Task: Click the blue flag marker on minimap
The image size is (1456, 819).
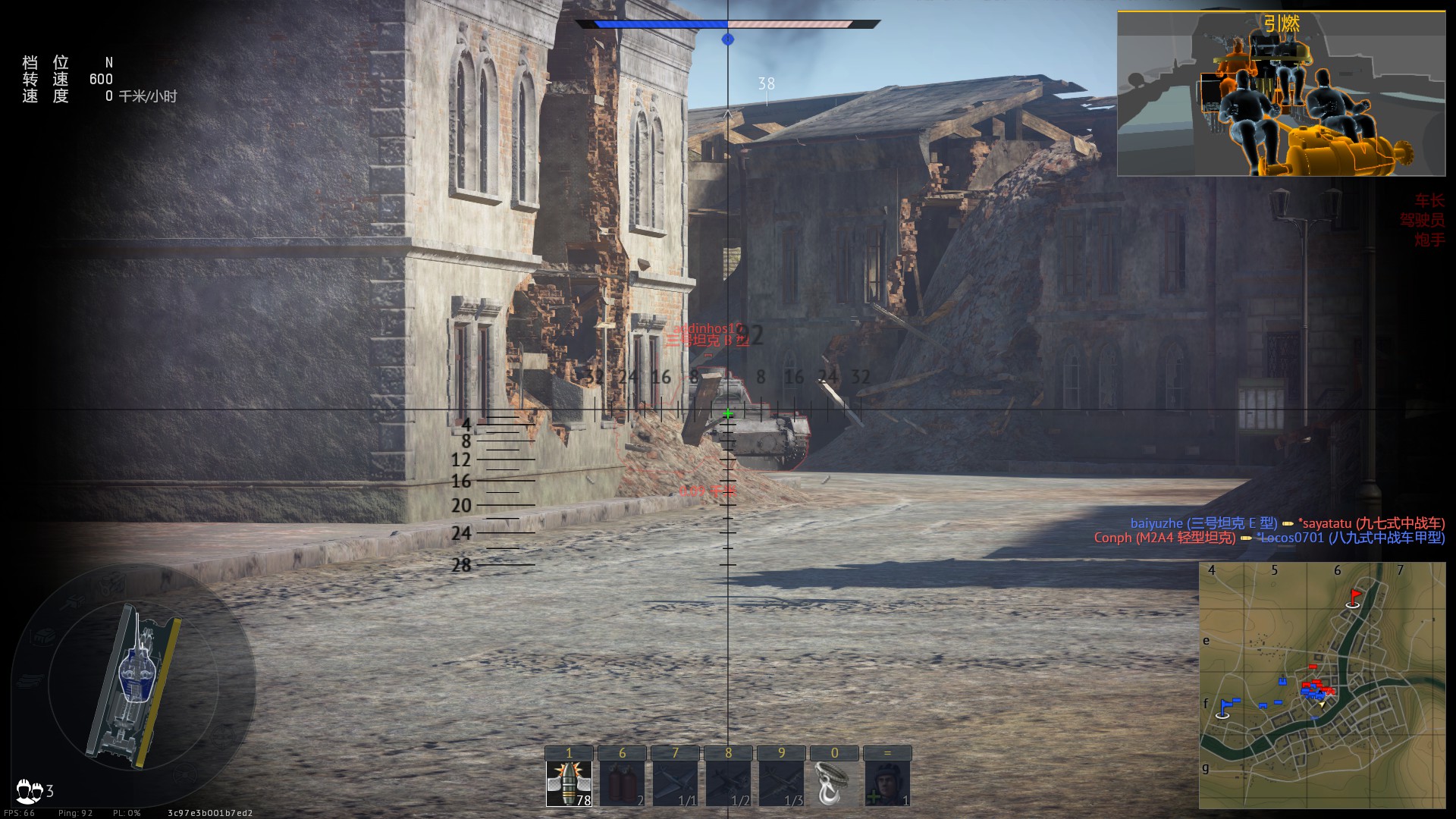Action: pos(1224,708)
